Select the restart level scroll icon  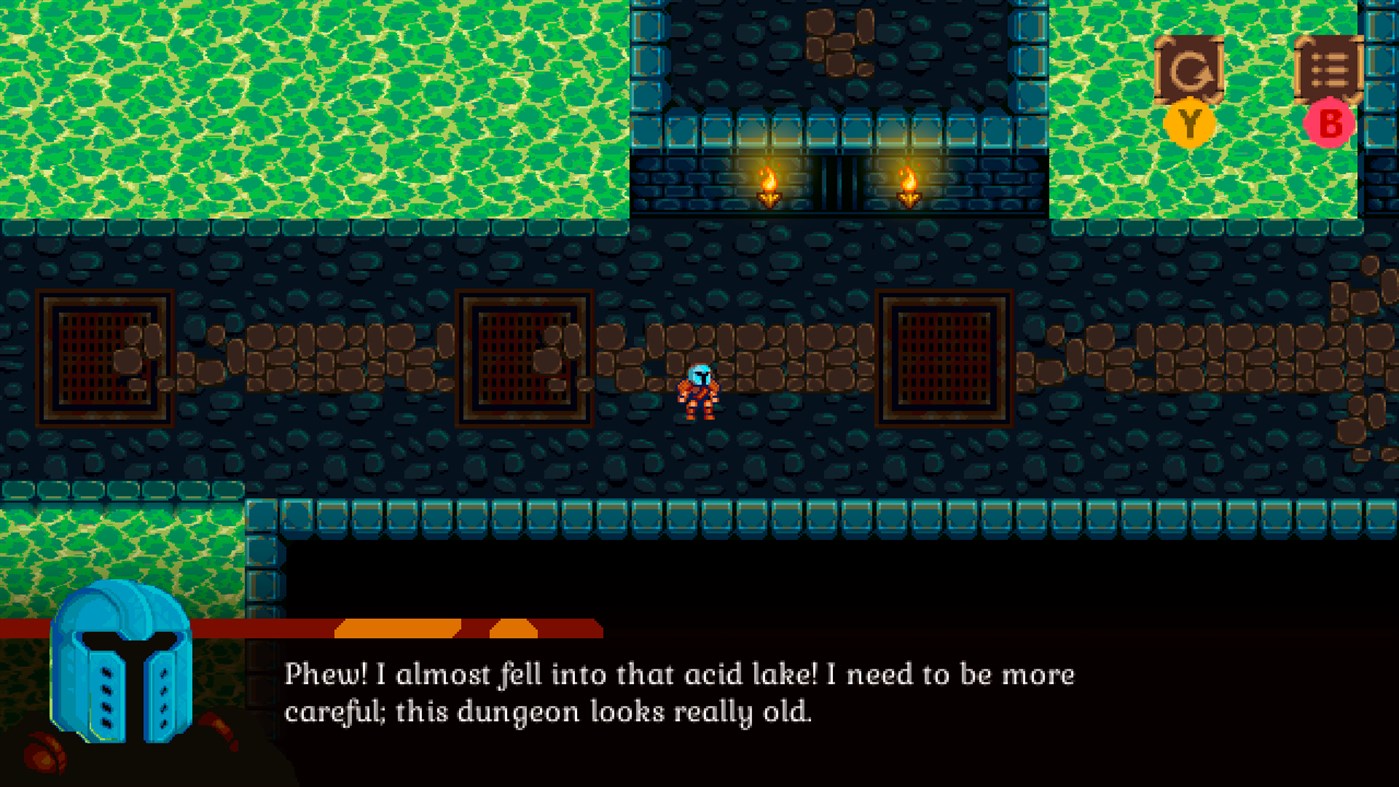coord(1188,70)
